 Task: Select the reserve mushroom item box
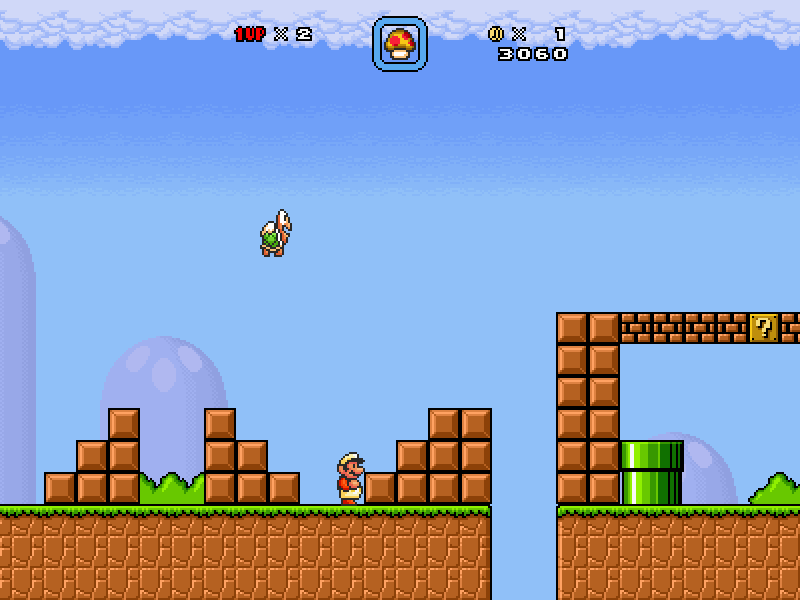tap(400, 44)
